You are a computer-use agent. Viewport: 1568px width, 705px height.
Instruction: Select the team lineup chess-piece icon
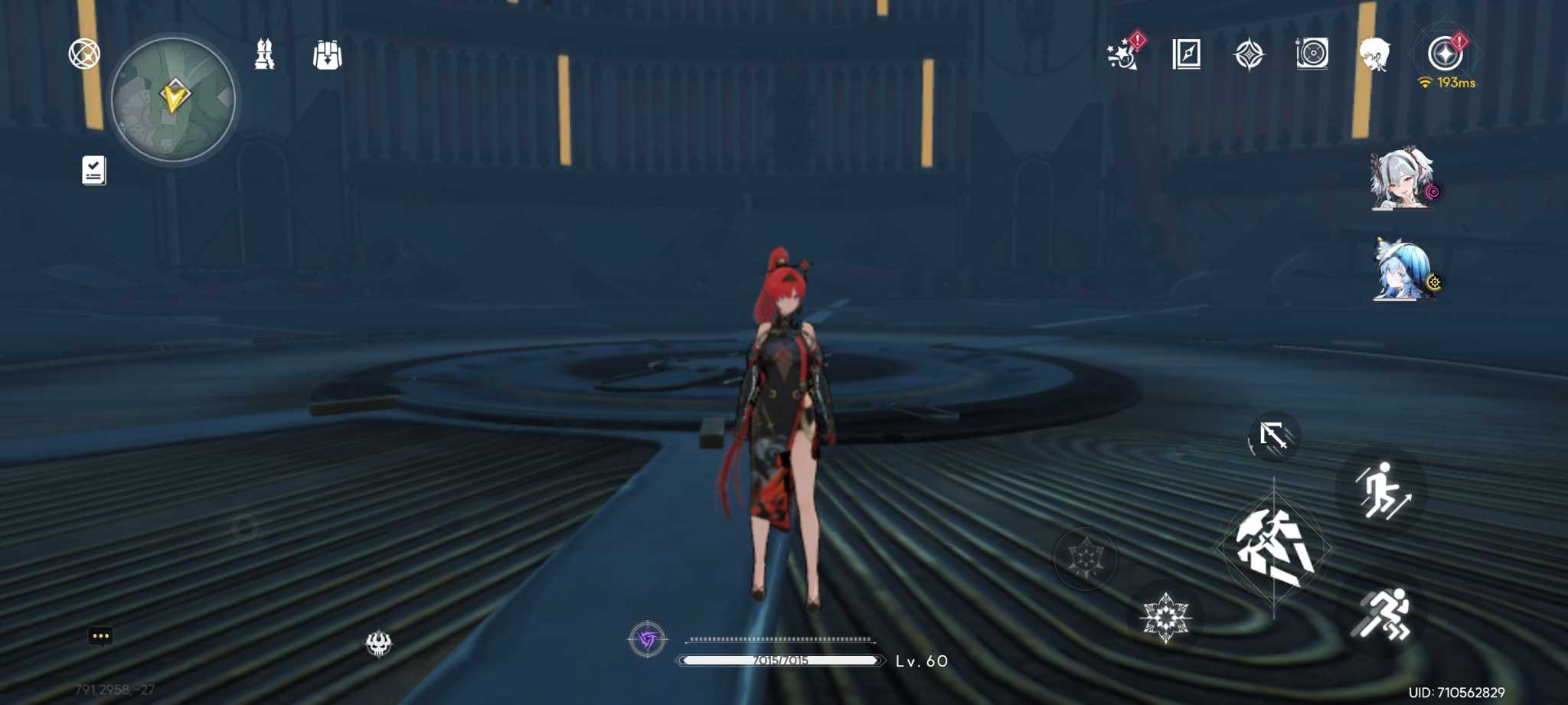tap(266, 55)
